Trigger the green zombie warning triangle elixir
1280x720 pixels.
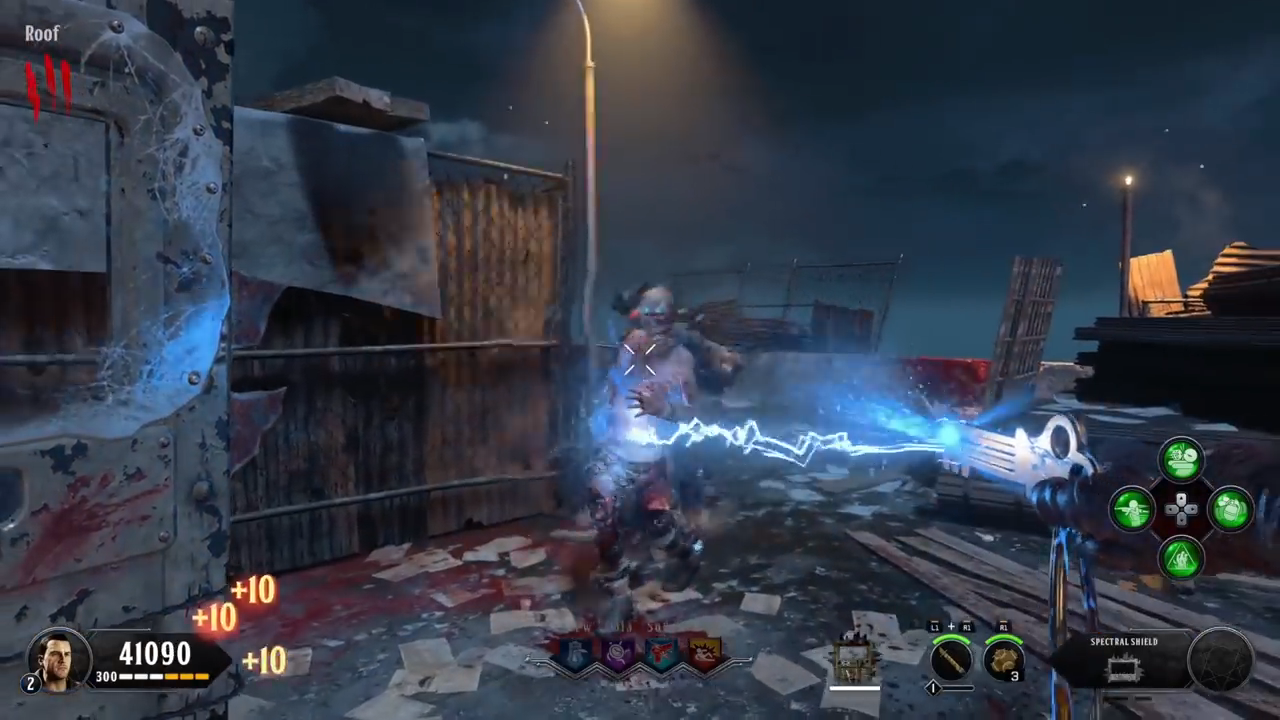(x=1181, y=557)
